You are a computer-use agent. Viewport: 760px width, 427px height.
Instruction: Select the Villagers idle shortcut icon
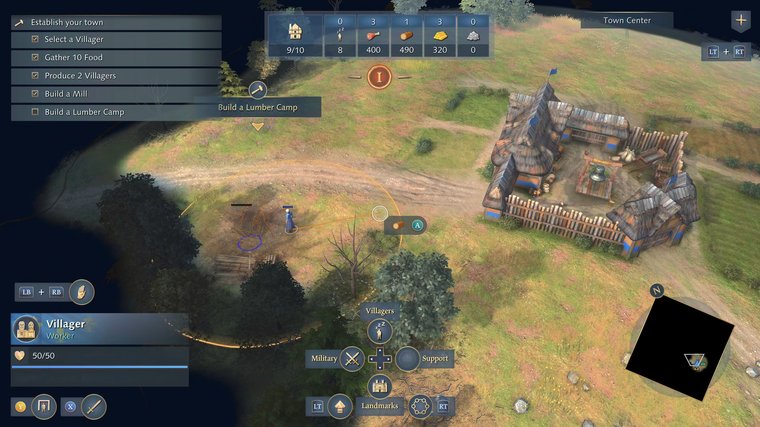coord(380,332)
